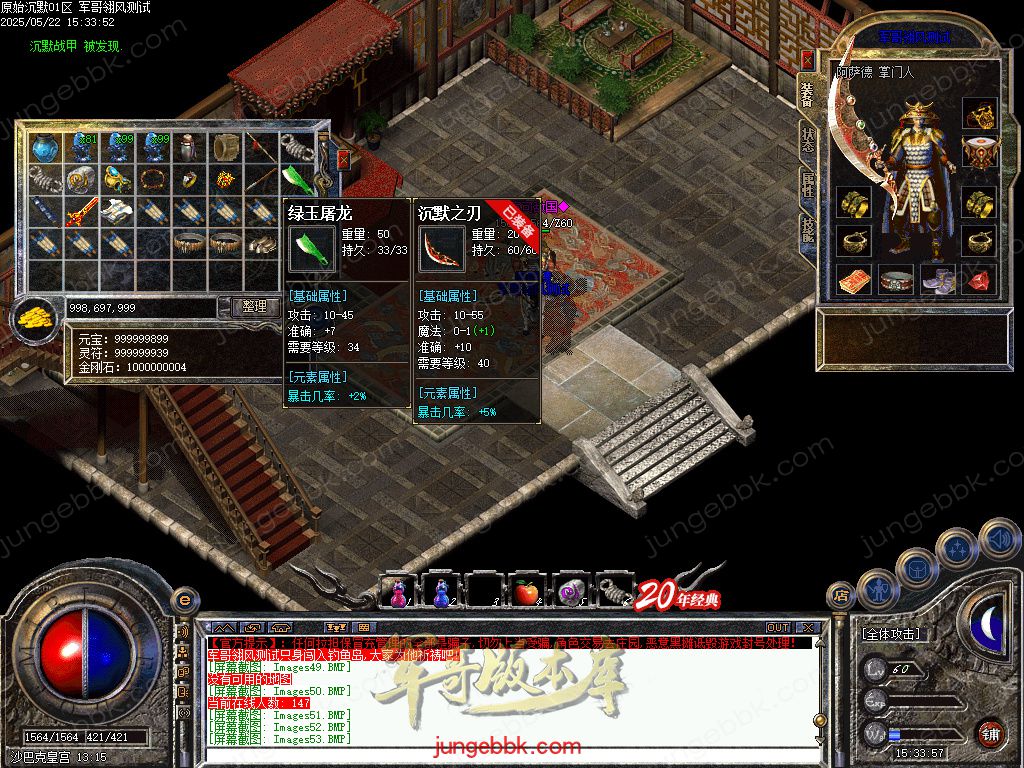Select the green jade dragon-slayer blade in bag
Screen dimensions: 1024x768
pyautogui.click(x=298, y=179)
